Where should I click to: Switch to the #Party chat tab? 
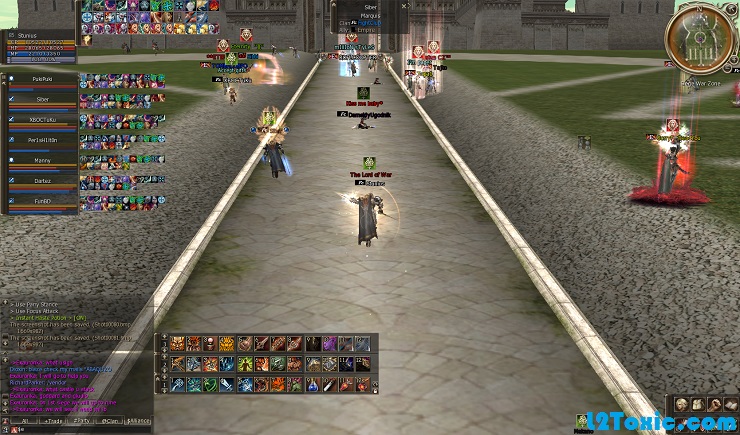pos(80,422)
